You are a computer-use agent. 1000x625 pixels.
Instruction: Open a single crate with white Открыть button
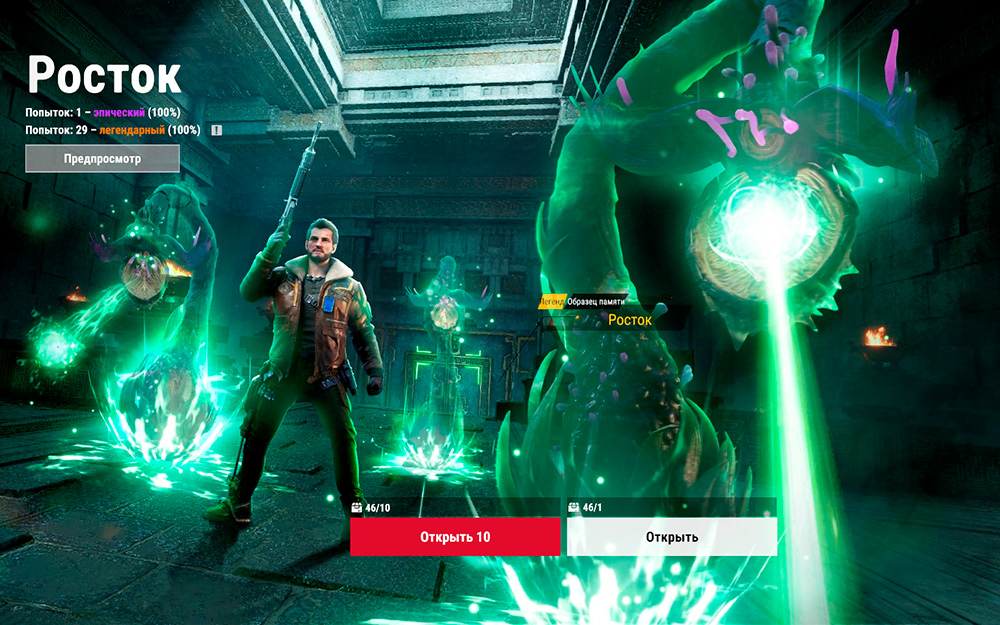(671, 537)
